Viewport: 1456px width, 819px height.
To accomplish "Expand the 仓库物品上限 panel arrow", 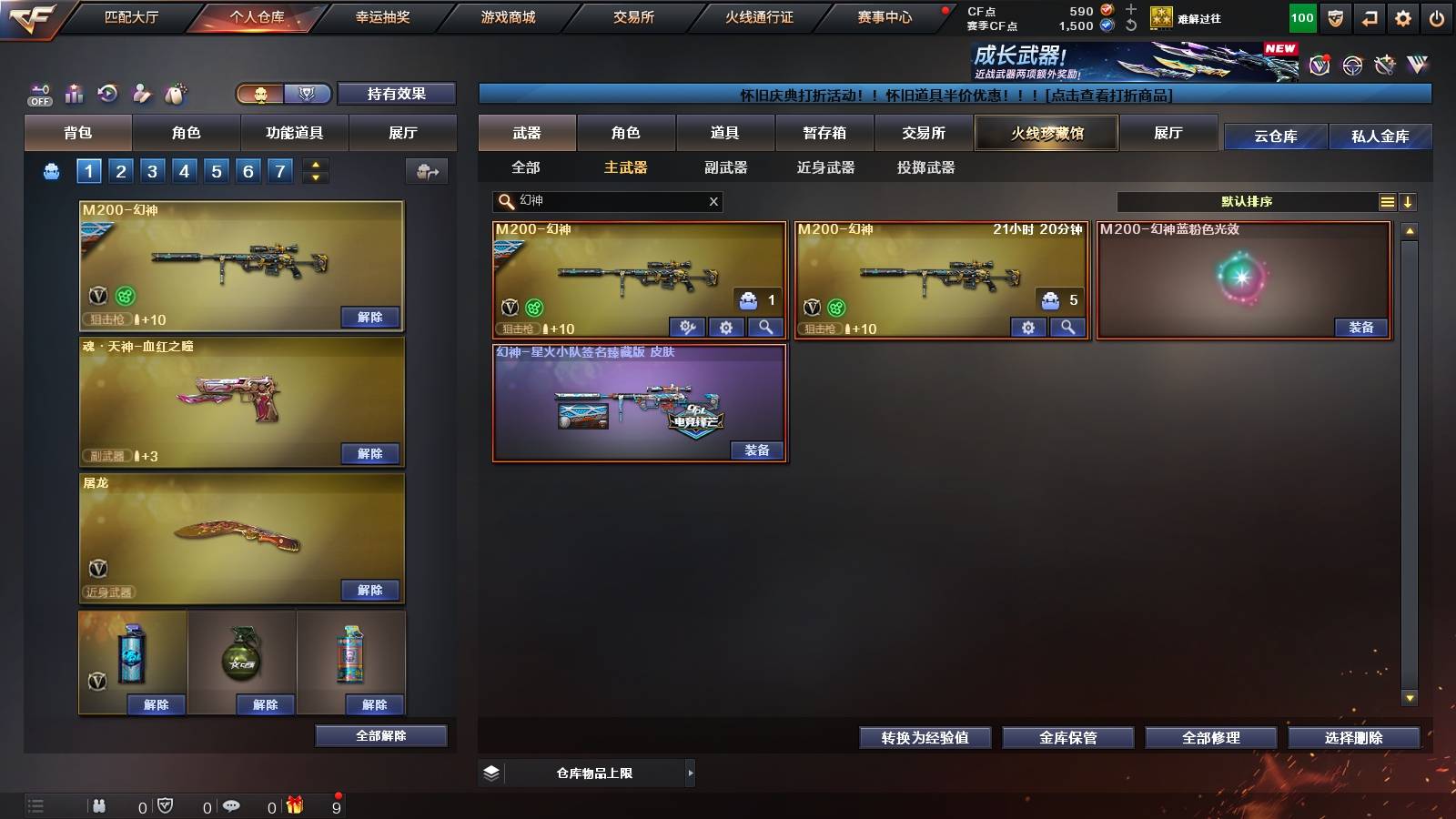I will (x=689, y=773).
